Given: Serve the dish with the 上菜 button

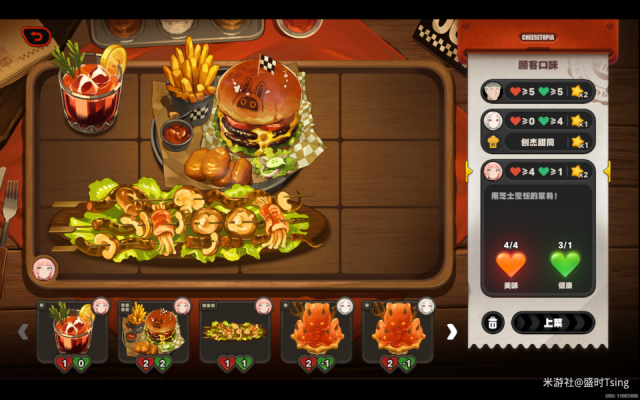Looking at the screenshot, I should (552, 323).
